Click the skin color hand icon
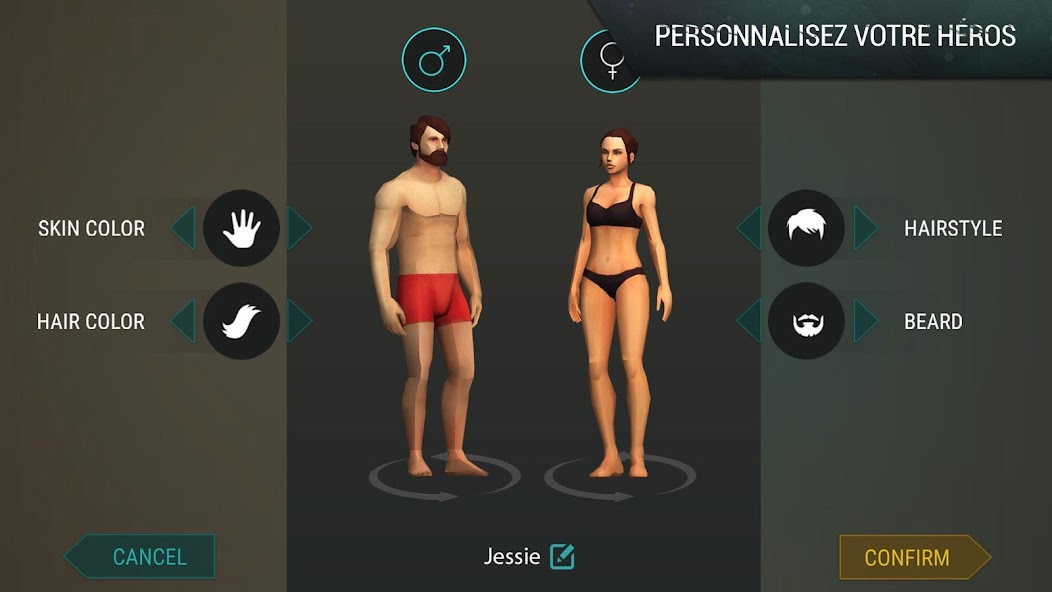 coord(241,228)
